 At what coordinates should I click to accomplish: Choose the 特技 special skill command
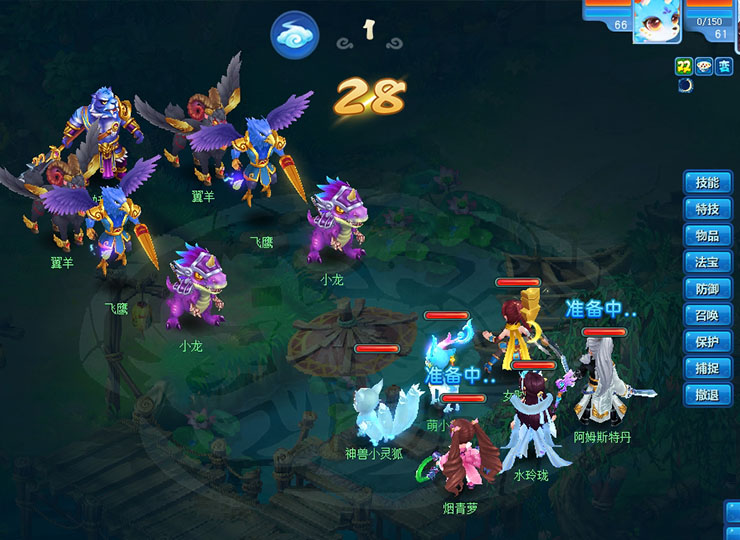[707, 209]
